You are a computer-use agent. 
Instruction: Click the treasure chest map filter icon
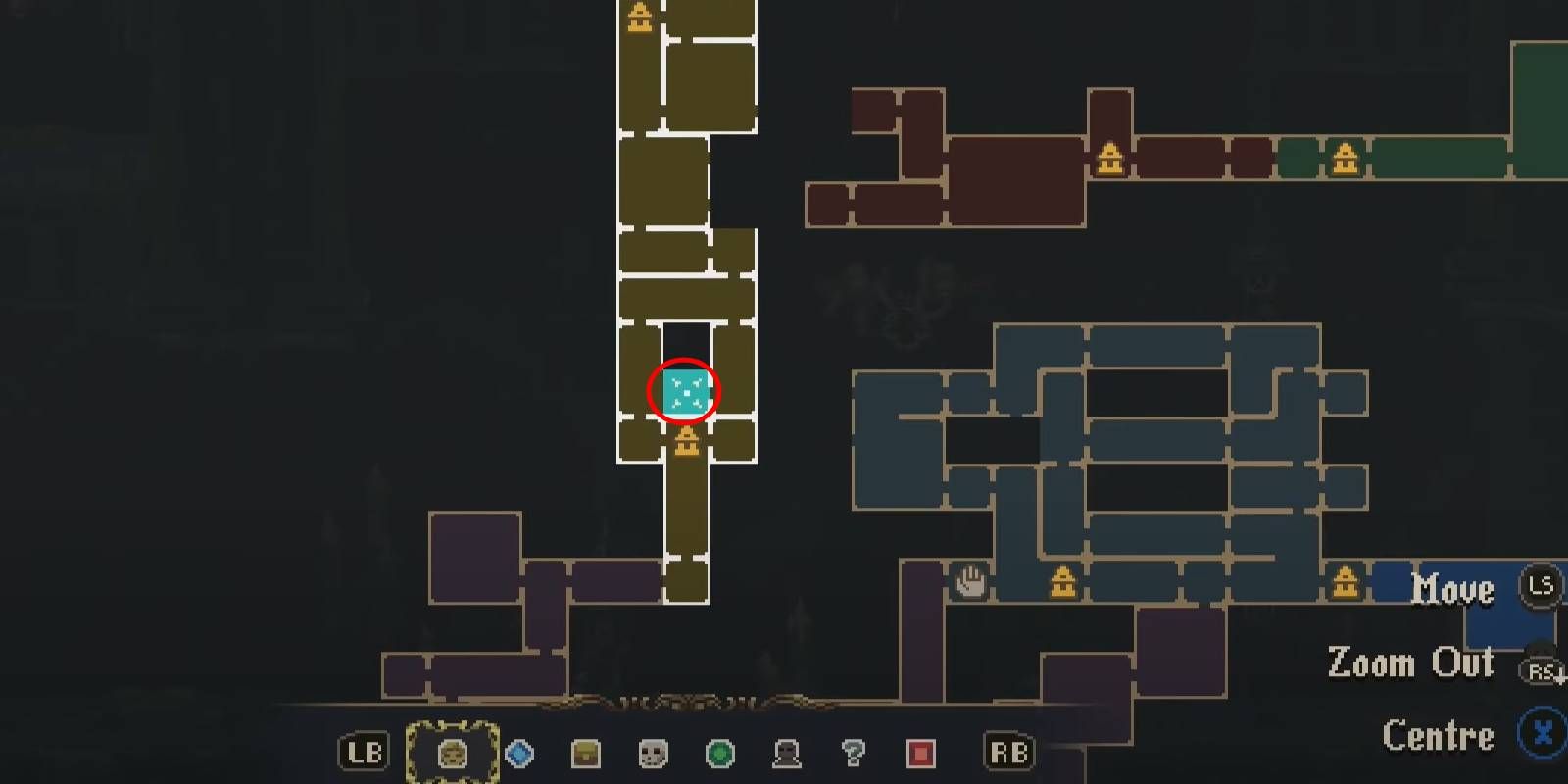click(583, 755)
